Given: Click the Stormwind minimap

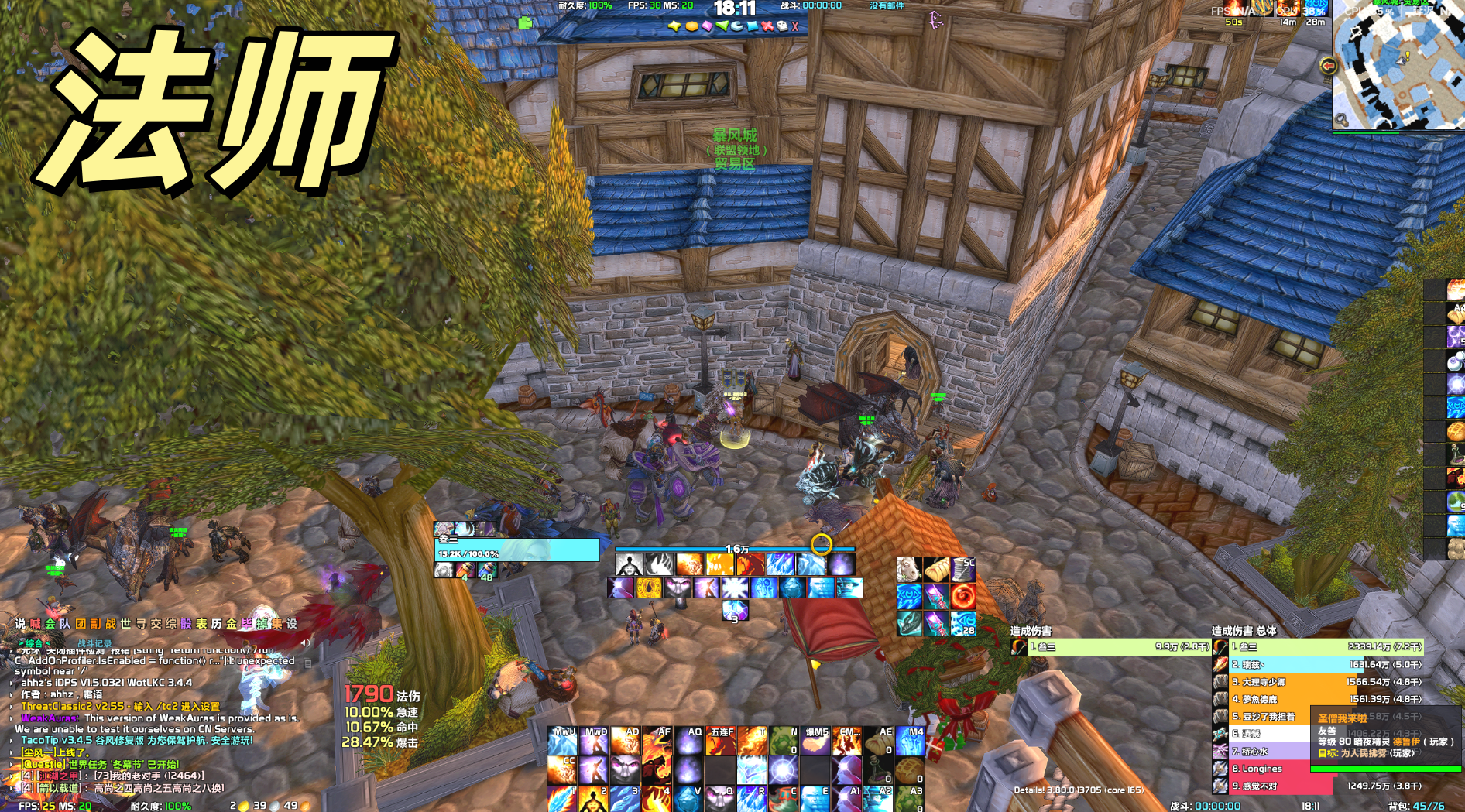Looking at the screenshot, I should 1398,66.
